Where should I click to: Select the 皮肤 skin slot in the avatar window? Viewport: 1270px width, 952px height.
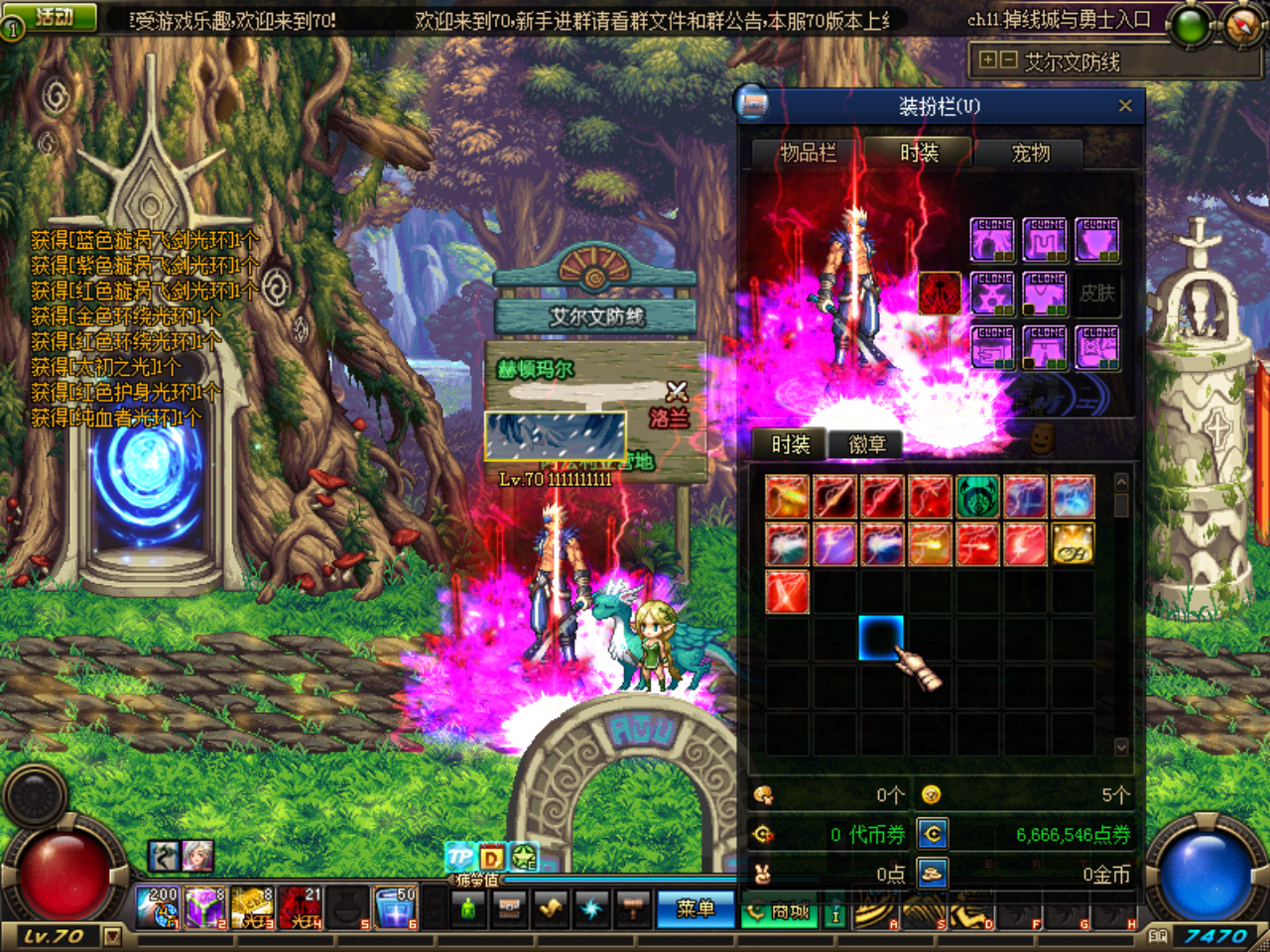coord(1097,294)
